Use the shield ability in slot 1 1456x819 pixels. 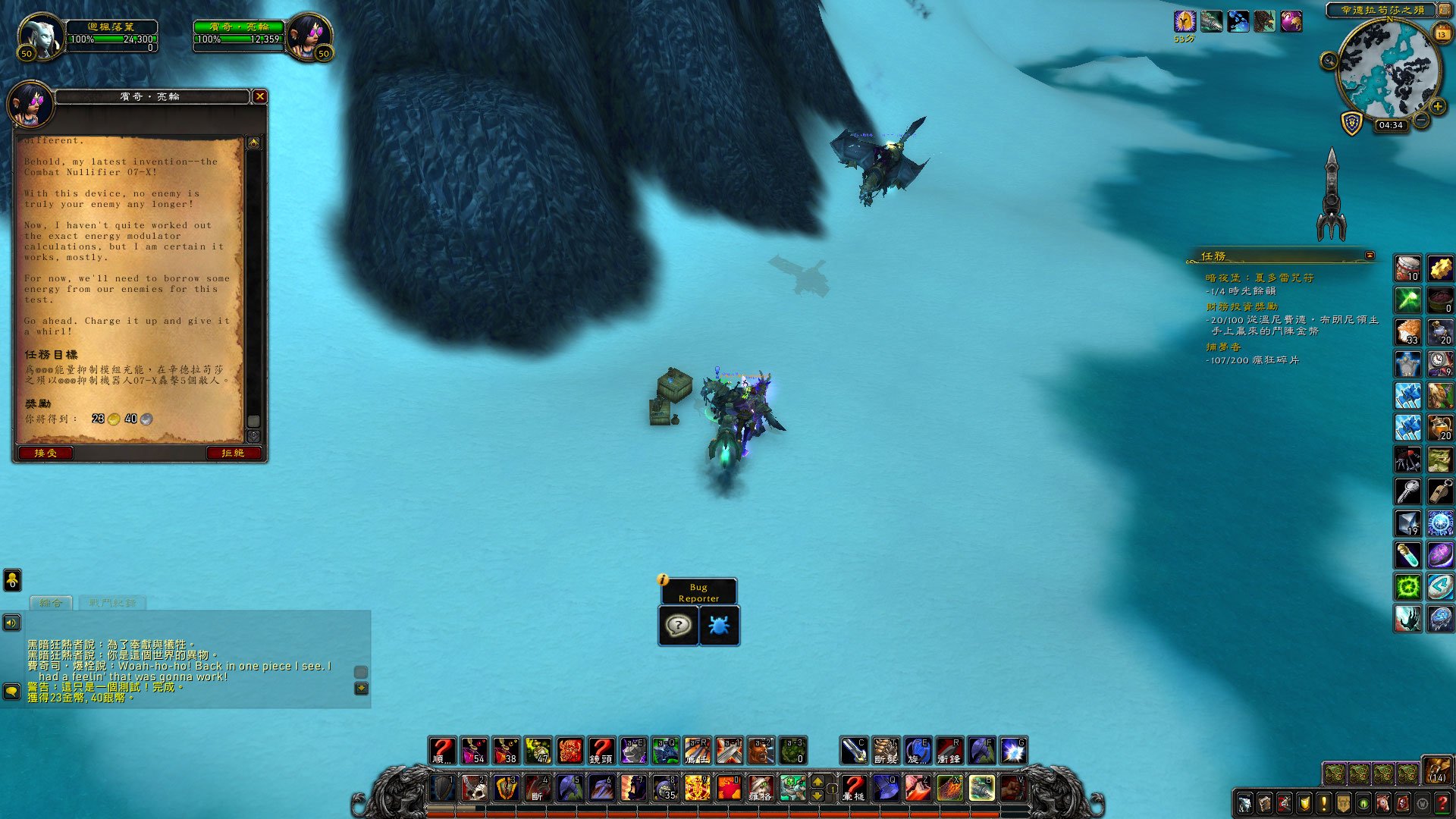pyautogui.click(x=442, y=789)
